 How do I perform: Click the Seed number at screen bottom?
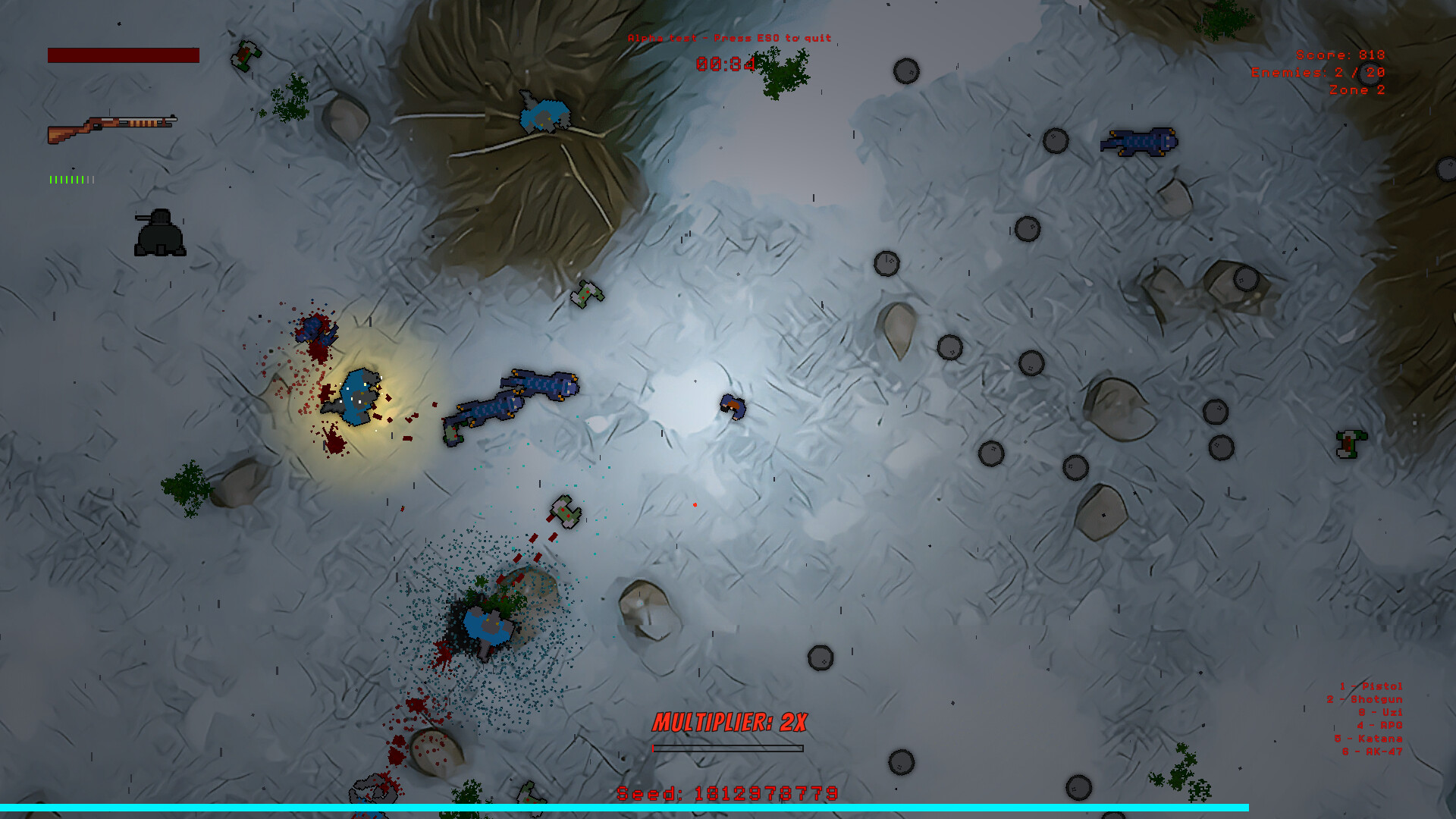[x=726, y=795]
